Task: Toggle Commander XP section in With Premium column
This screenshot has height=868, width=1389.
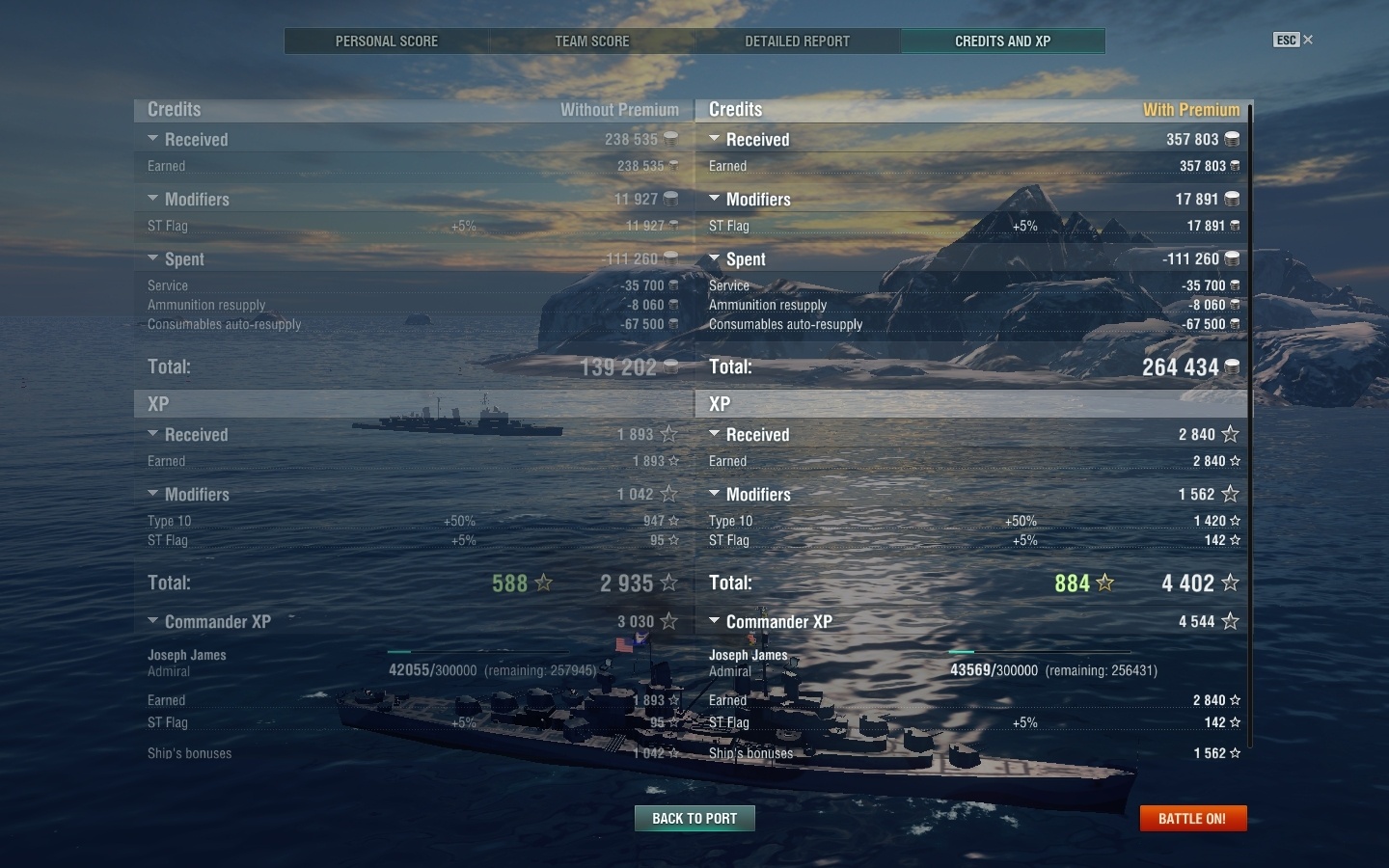Action: [715, 621]
